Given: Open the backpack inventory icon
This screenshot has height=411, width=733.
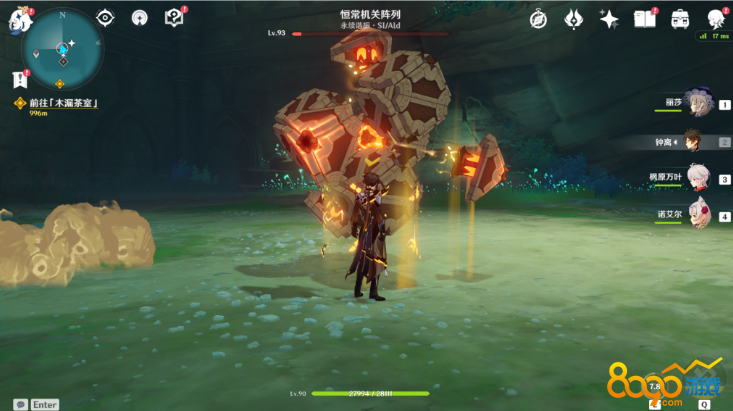Looking at the screenshot, I should click(680, 18).
